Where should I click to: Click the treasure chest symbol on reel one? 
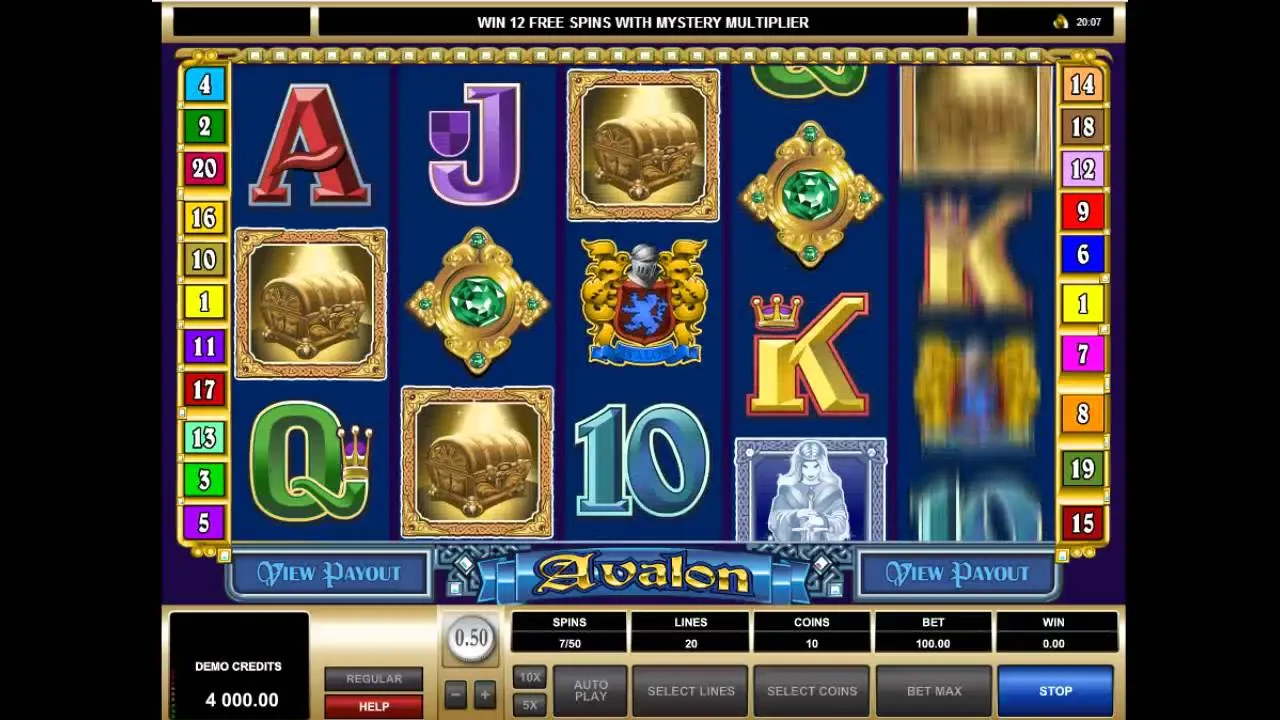click(x=310, y=303)
